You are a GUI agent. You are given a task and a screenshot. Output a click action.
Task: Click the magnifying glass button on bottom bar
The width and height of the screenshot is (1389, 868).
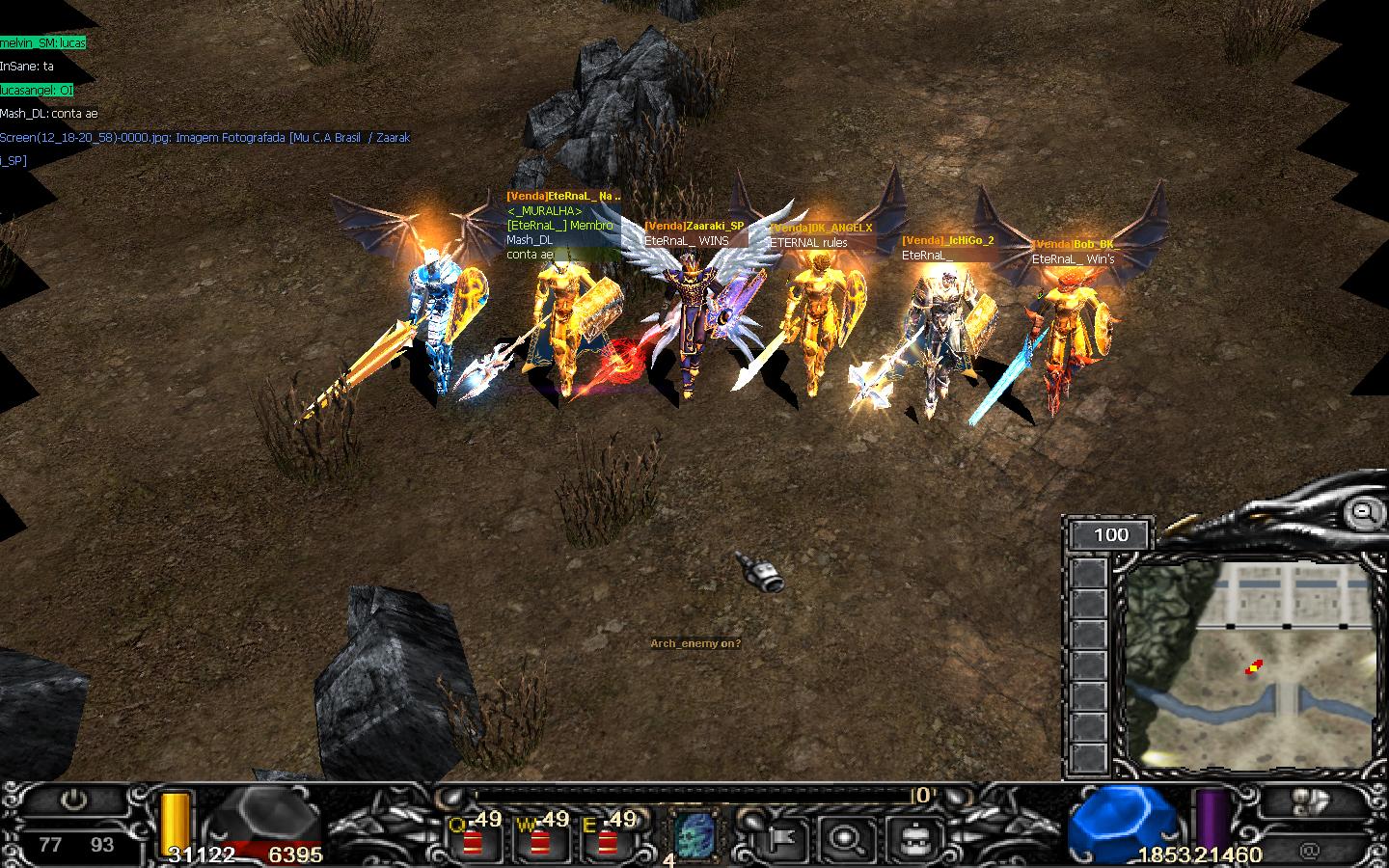point(848,839)
